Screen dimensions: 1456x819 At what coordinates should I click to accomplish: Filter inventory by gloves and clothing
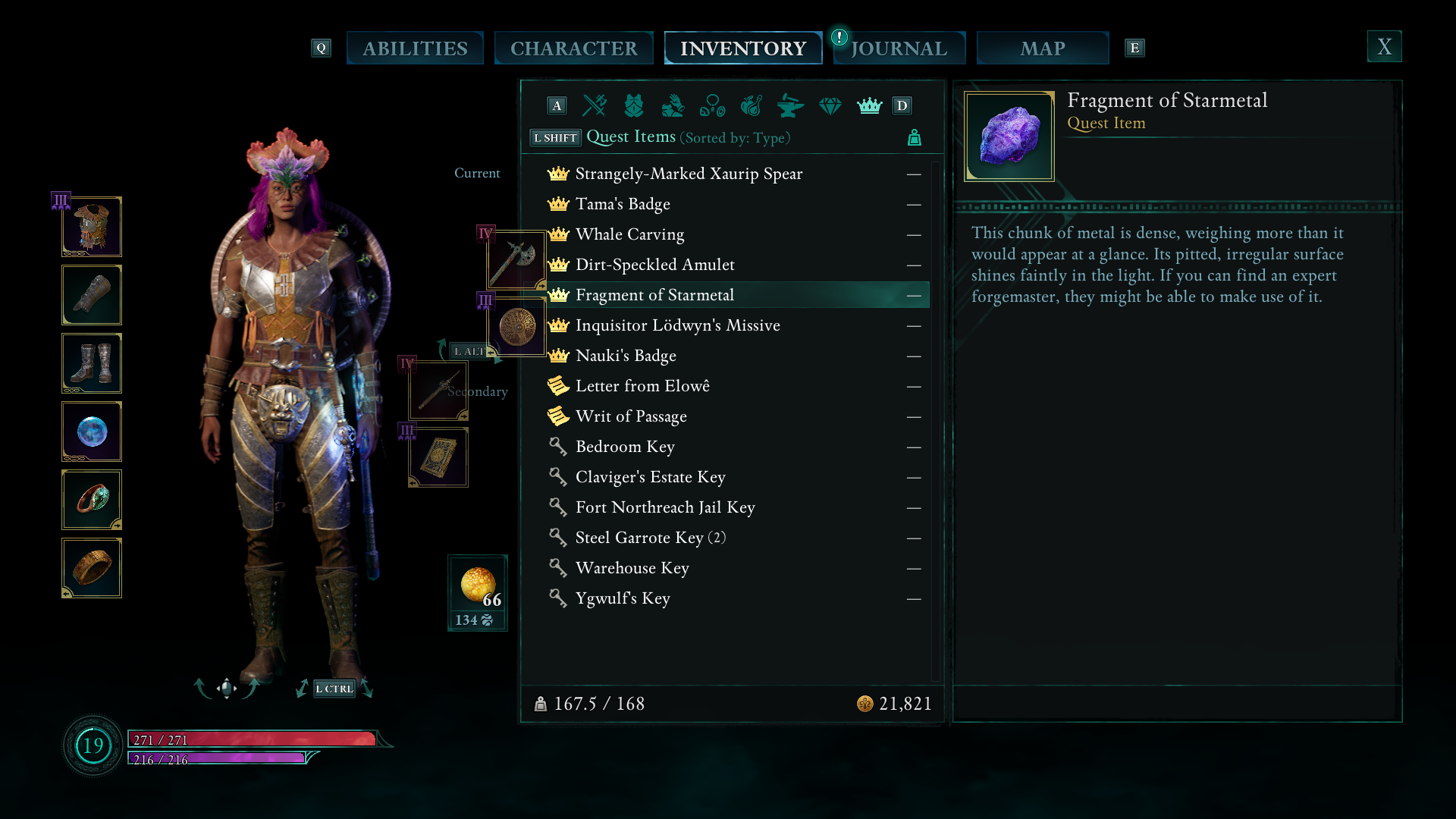[x=673, y=106]
